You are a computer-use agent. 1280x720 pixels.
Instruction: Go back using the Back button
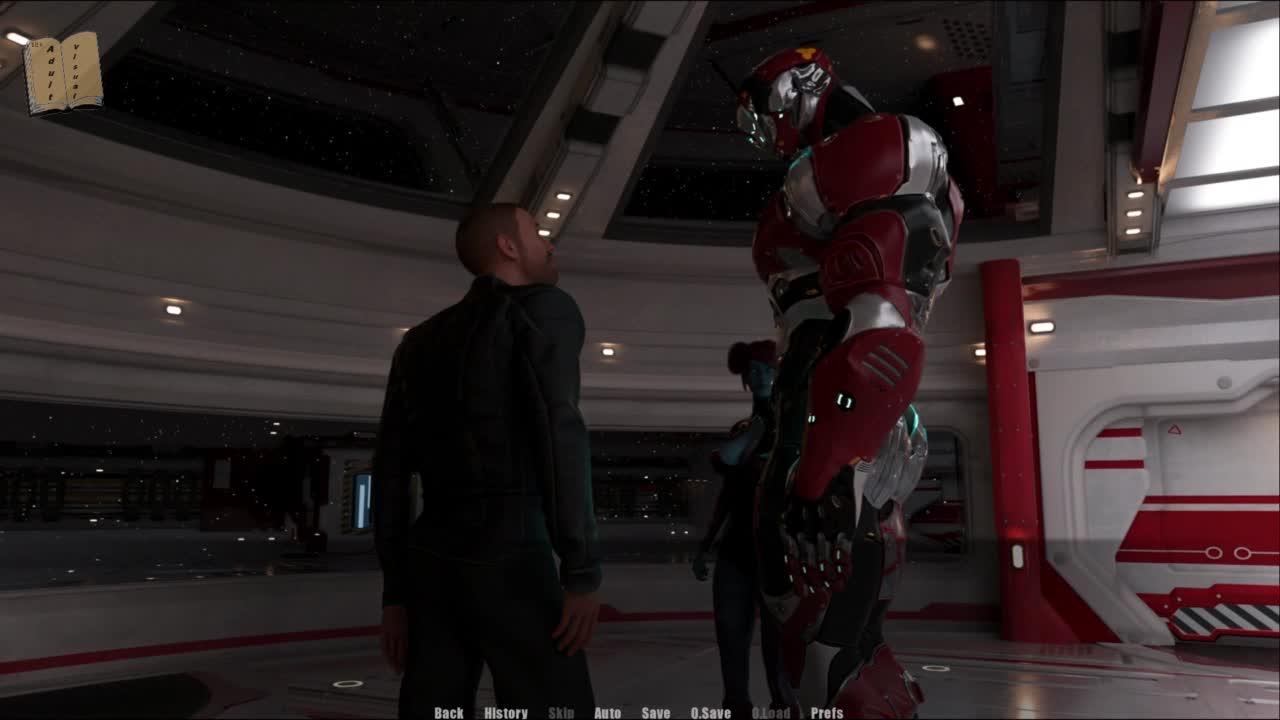(x=449, y=713)
